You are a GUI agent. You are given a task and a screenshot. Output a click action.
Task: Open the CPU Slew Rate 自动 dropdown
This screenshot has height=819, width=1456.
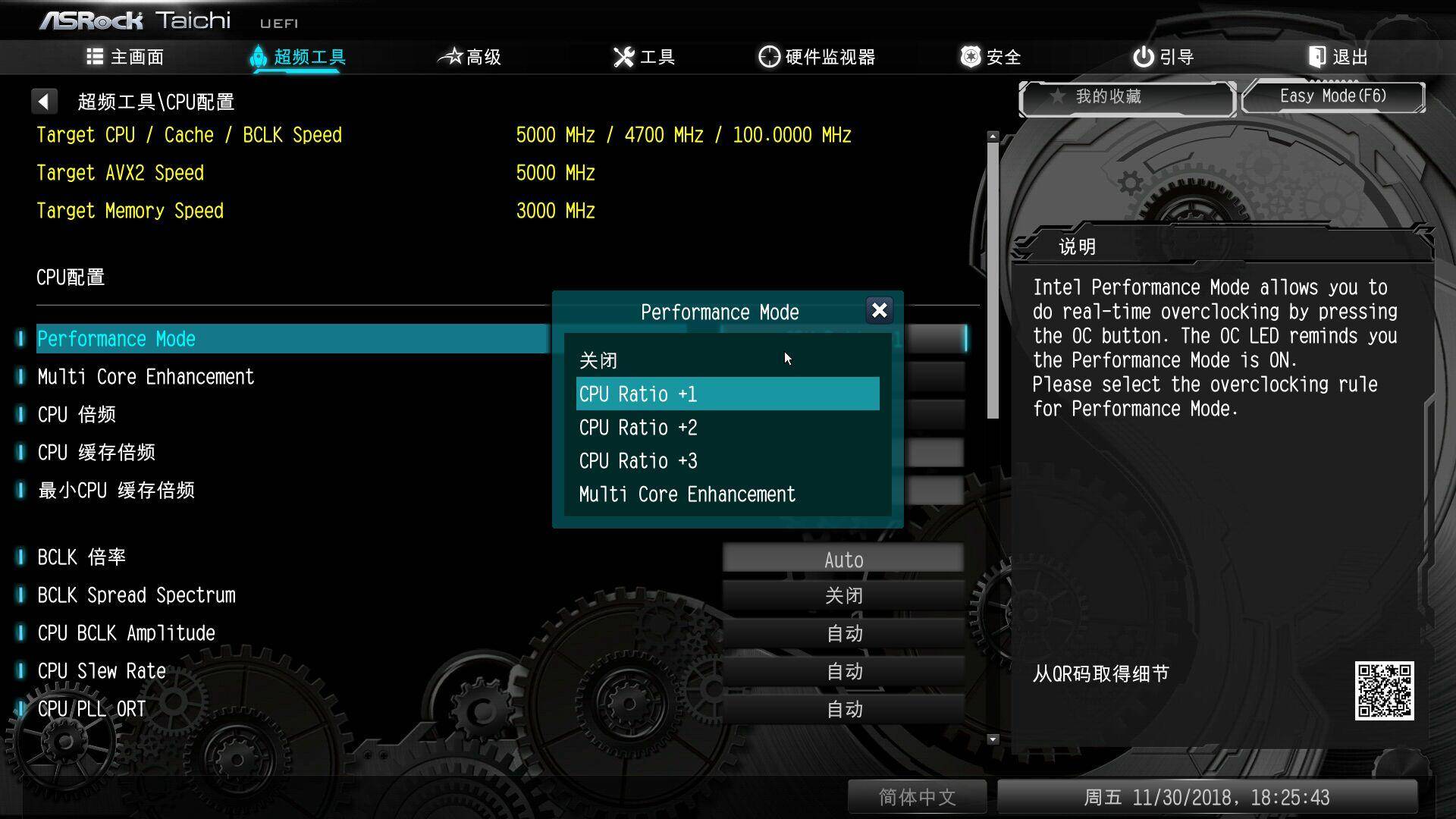[843, 671]
